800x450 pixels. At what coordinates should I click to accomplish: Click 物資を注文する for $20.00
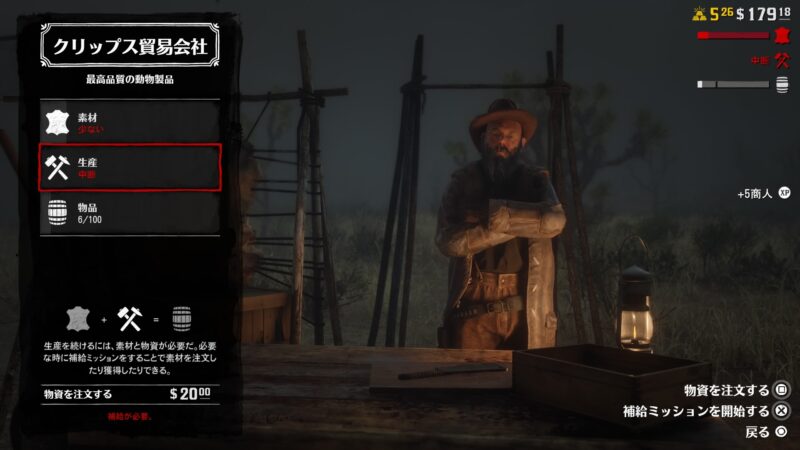coord(129,394)
